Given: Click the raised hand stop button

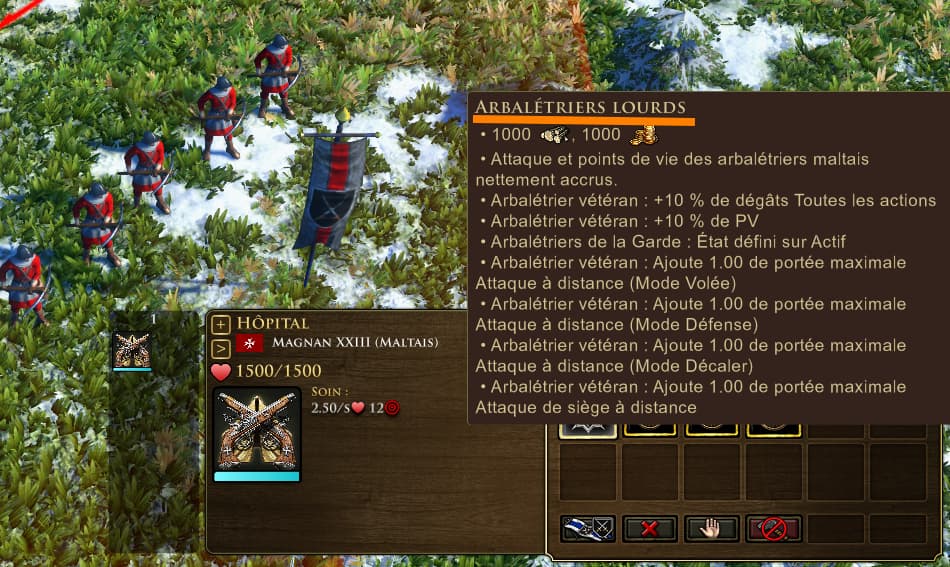Looking at the screenshot, I should click(712, 529).
